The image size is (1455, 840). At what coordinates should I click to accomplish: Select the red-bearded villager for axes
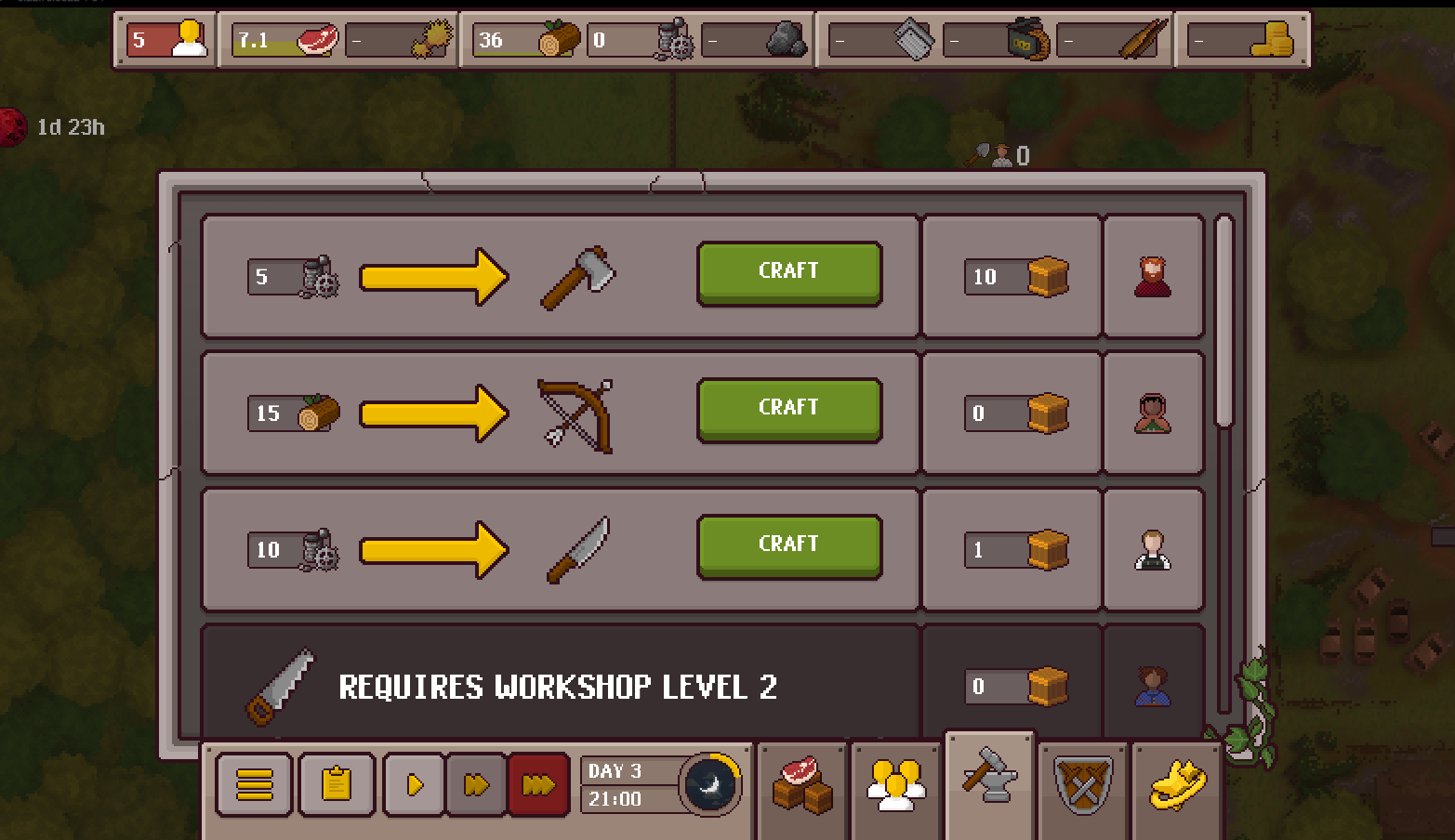(x=1153, y=276)
